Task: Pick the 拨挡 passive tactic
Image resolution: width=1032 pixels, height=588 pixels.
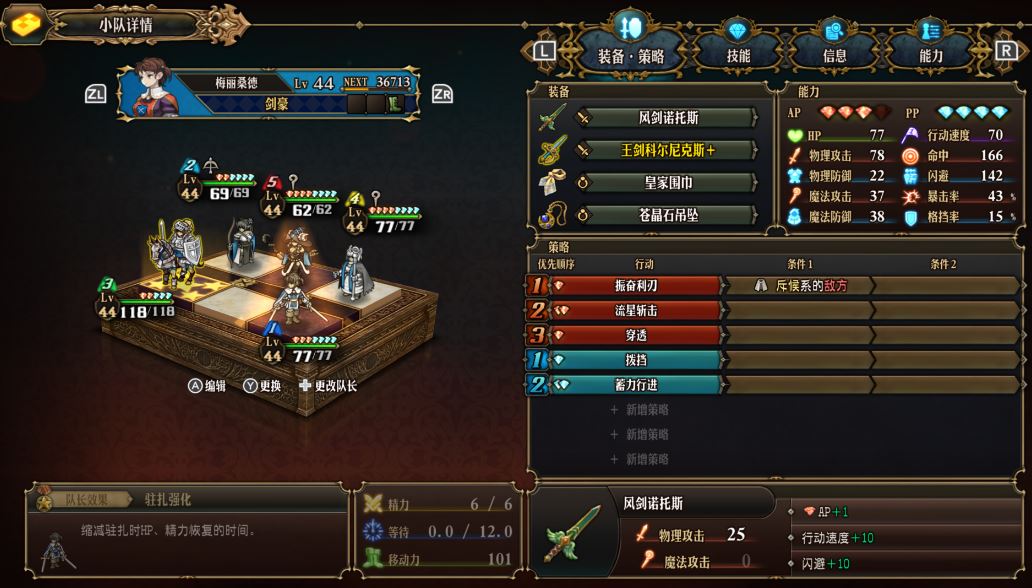Action: tap(636, 360)
